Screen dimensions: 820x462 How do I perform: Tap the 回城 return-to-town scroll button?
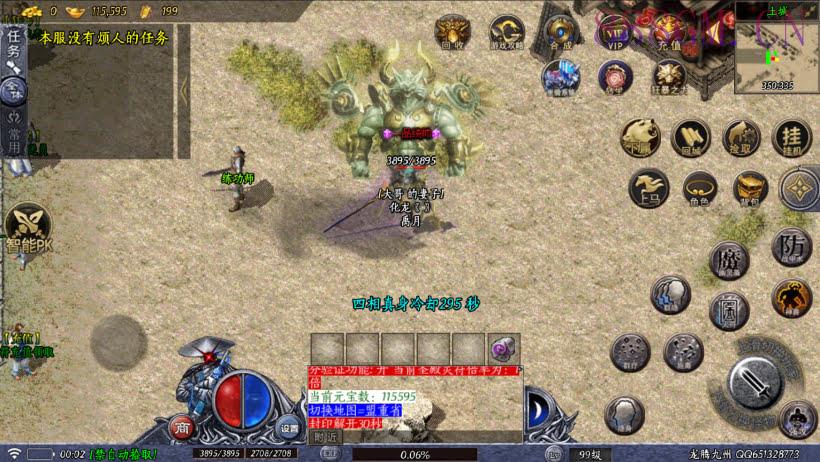click(690, 137)
